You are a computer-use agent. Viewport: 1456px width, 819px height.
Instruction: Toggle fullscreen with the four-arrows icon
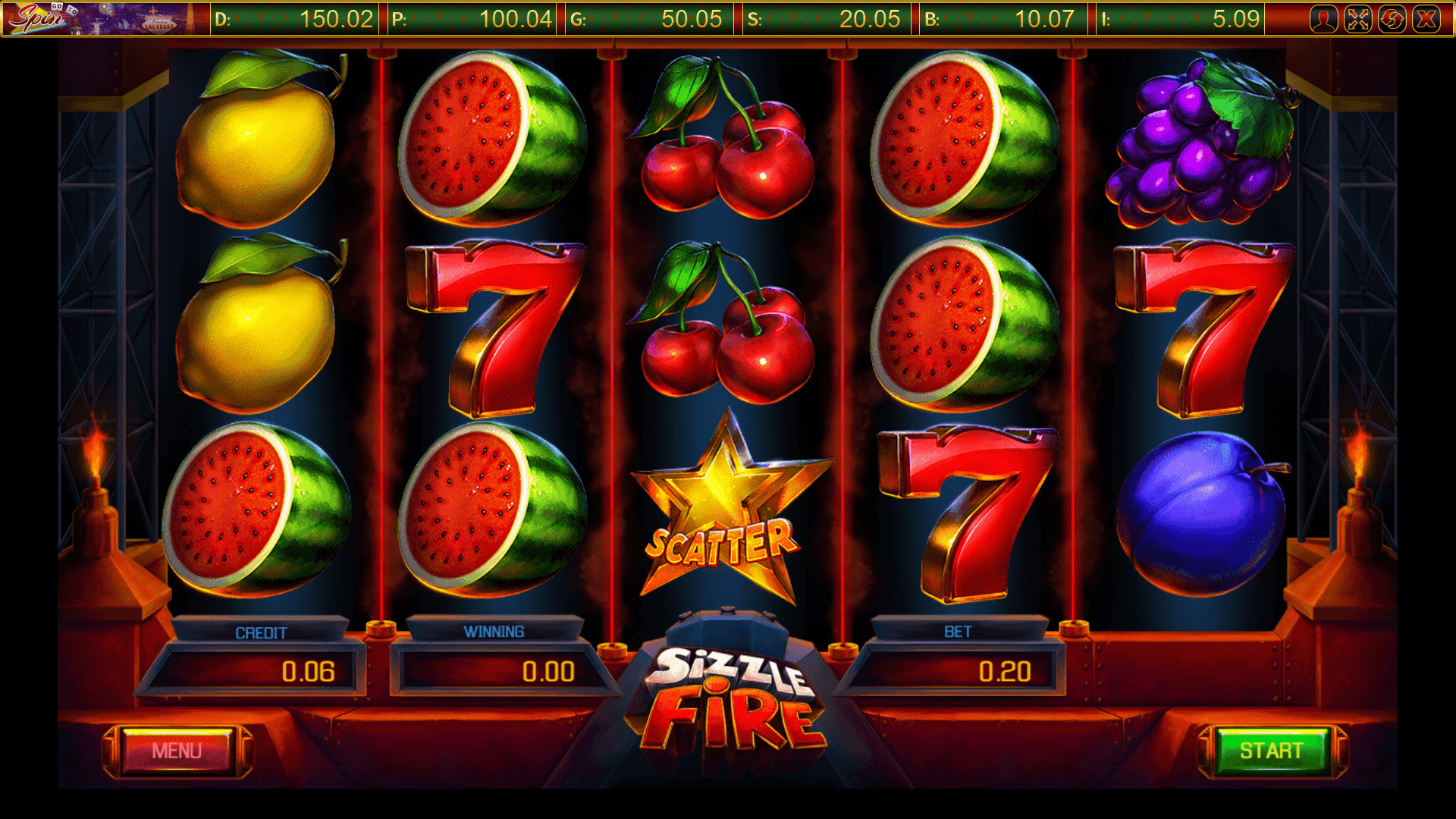click(x=1358, y=19)
